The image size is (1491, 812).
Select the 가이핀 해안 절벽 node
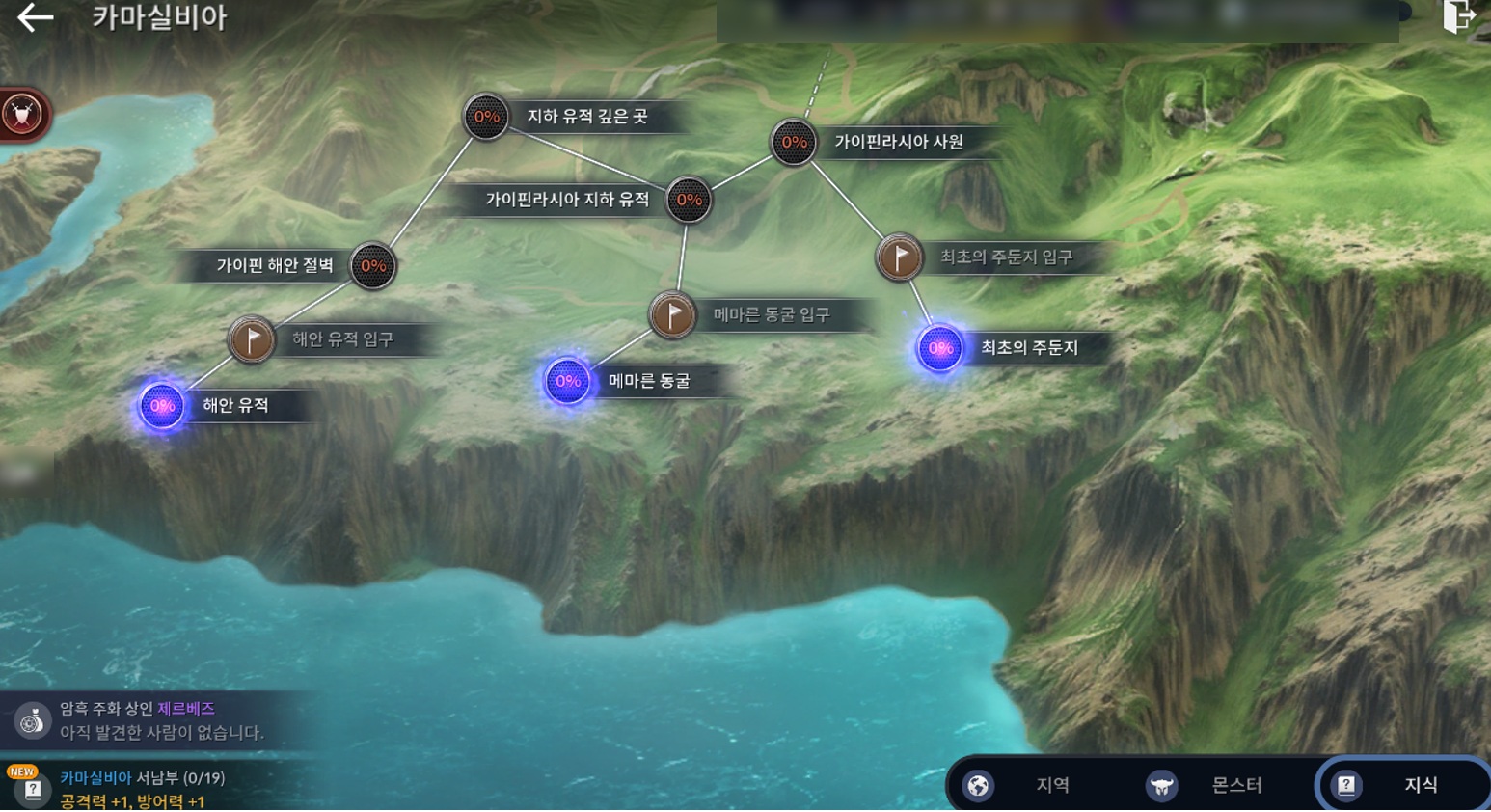[372, 266]
